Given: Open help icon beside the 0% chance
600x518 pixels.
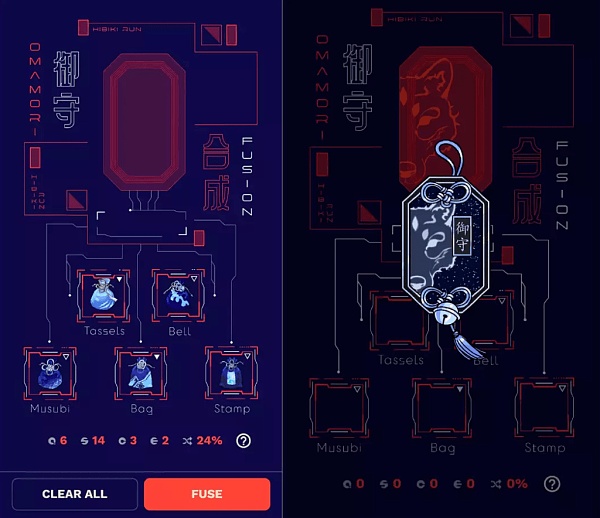Looking at the screenshot, I should click(x=551, y=484).
